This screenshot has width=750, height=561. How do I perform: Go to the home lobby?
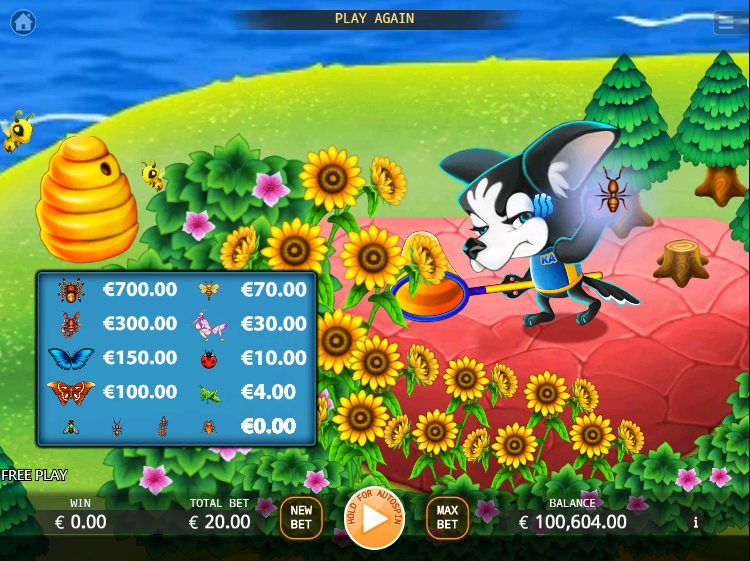[x=22, y=21]
